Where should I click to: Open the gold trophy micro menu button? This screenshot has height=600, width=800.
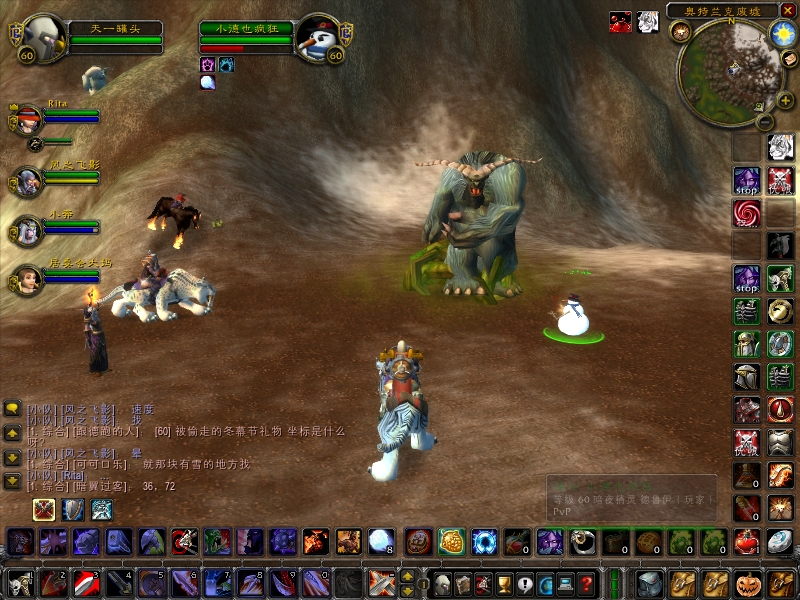(505, 583)
